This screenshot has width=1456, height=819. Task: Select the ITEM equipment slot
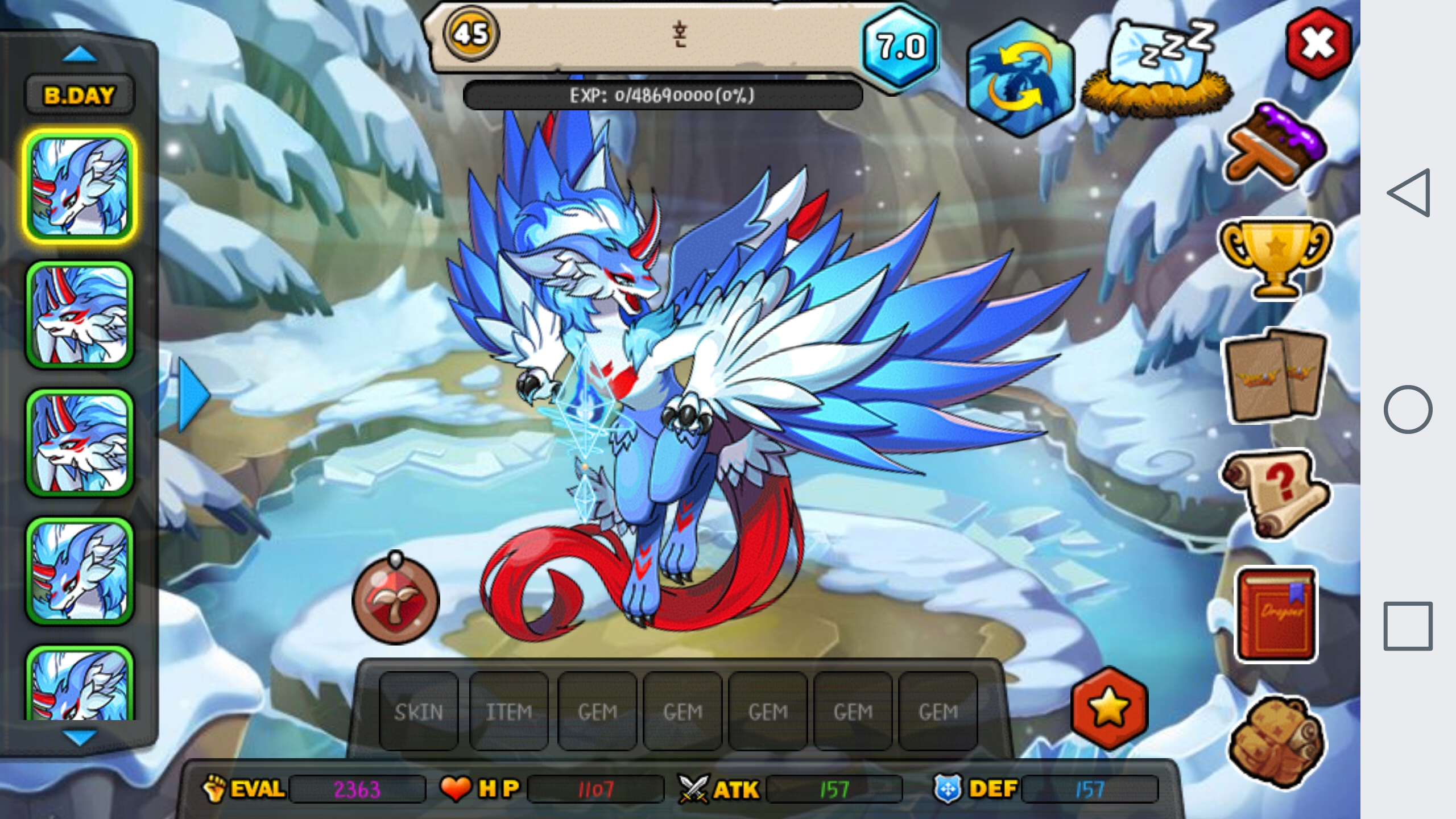508,712
